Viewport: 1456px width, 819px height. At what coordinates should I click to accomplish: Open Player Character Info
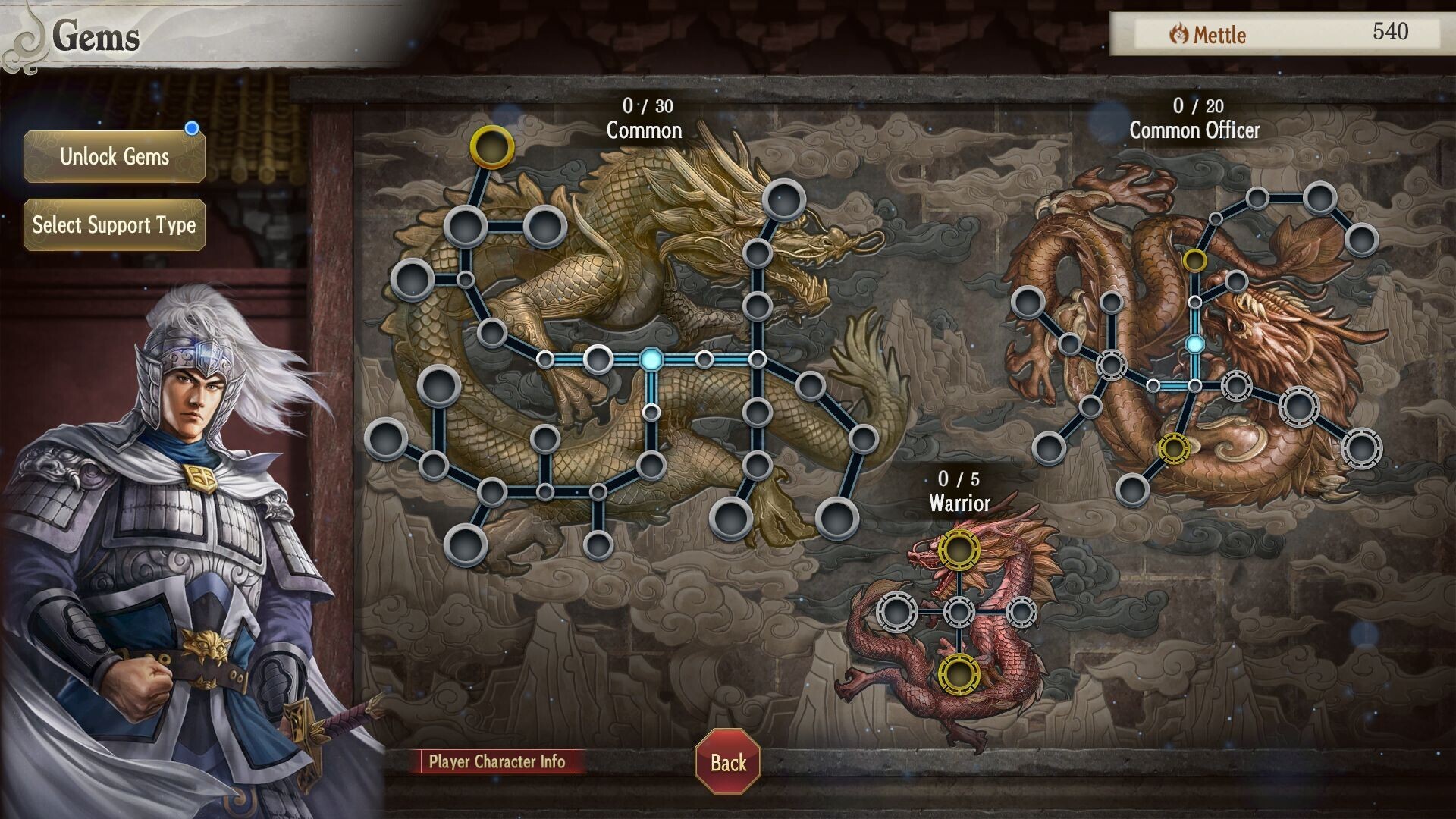click(x=497, y=761)
